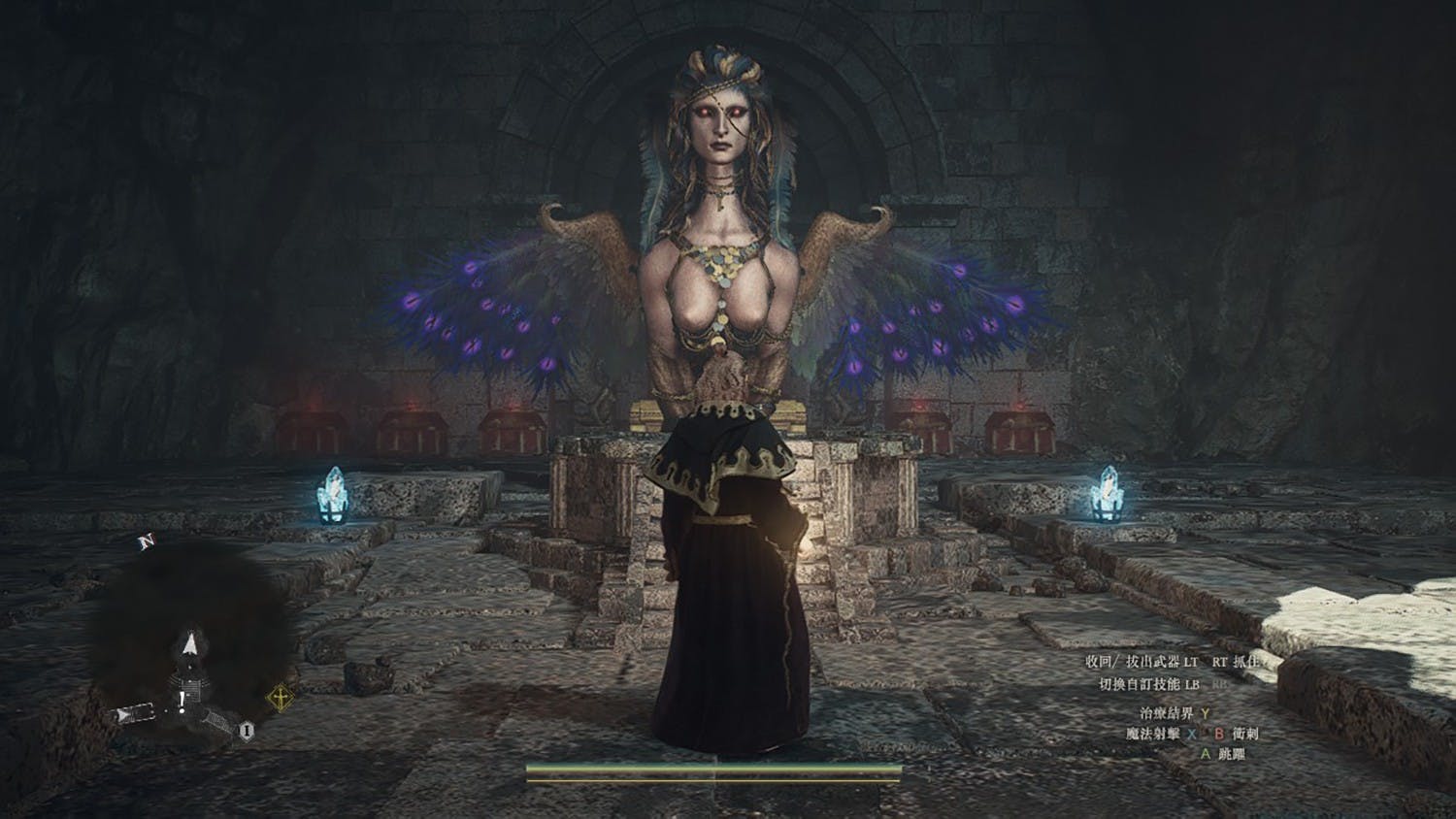Select the white player arrow on minimap
This screenshot has height=819, width=1456.
[191, 643]
